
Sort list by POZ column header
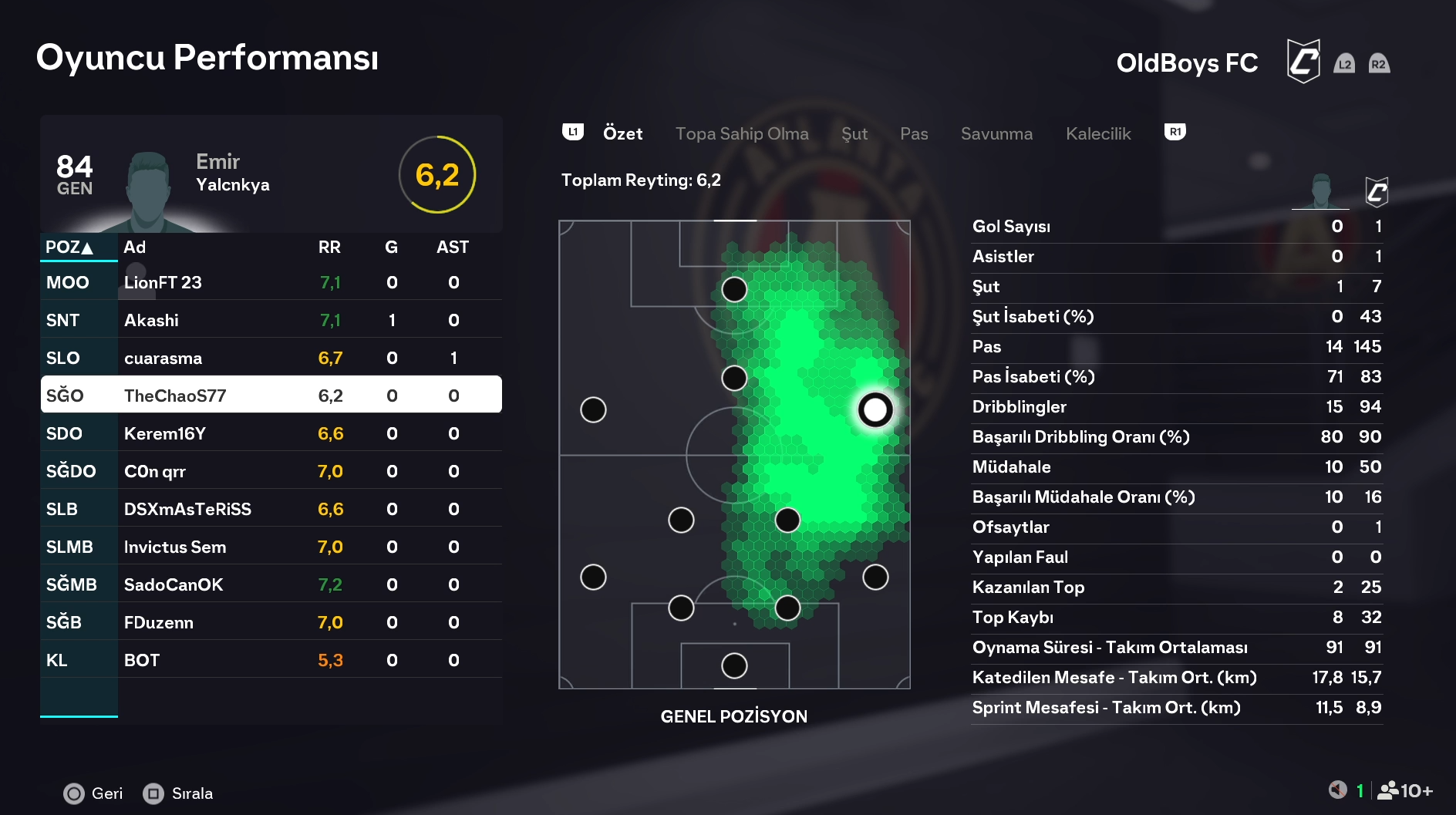click(69, 248)
